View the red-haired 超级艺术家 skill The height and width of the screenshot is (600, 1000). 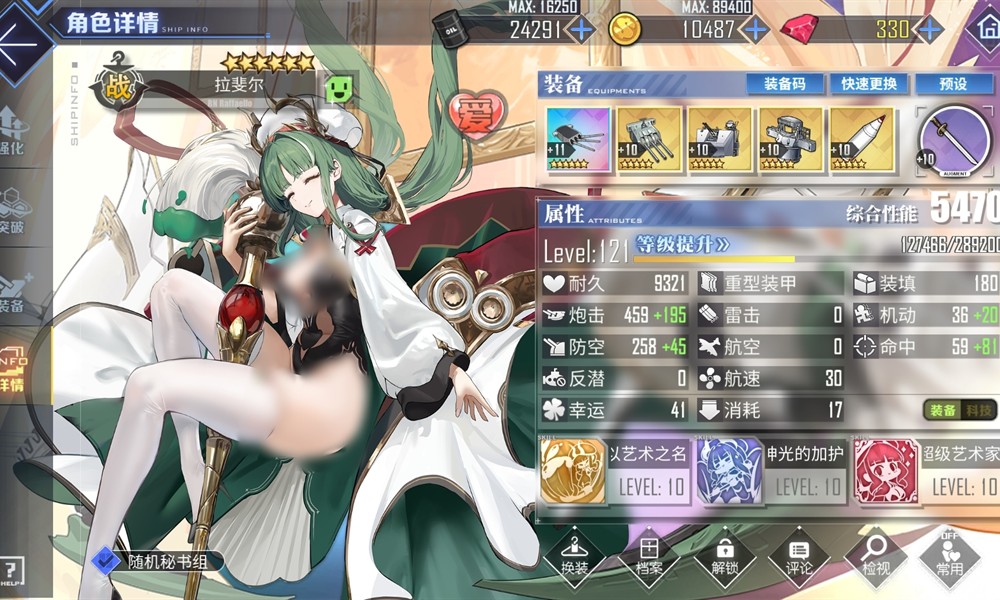pos(885,471)
